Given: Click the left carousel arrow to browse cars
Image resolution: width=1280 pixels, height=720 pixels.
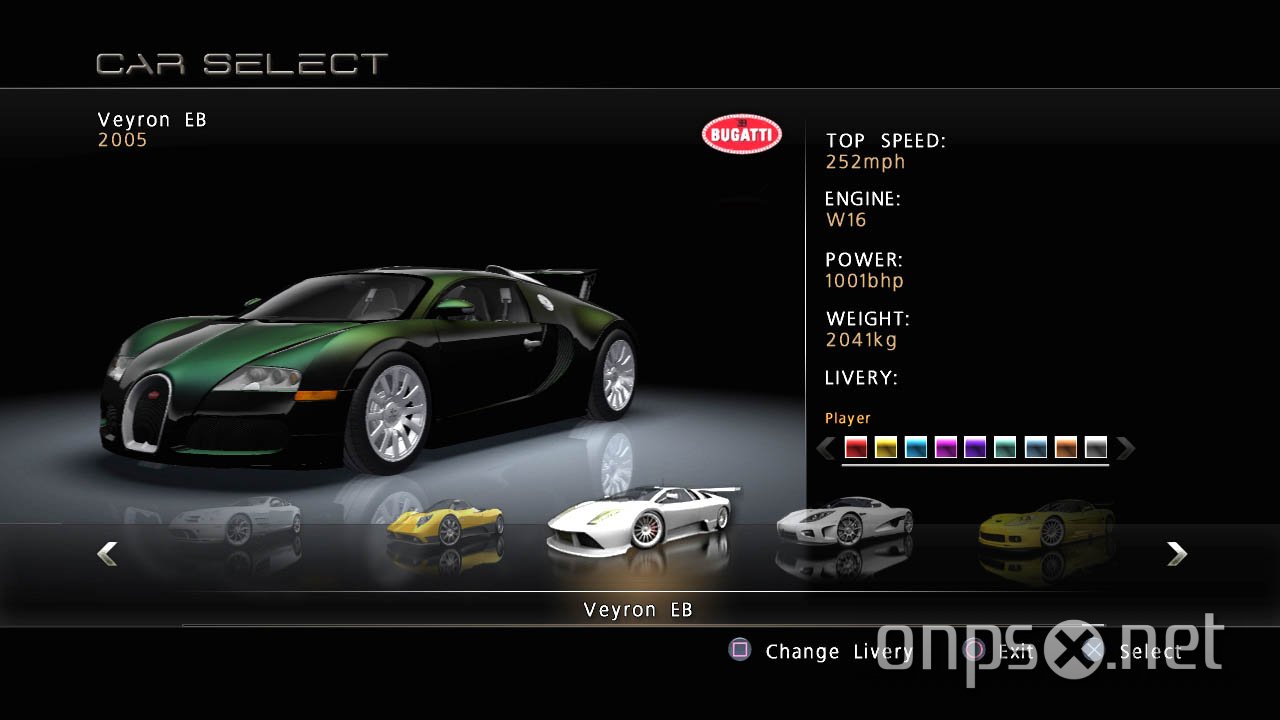Looking at the screenshot, I should [x=107, y=554].
